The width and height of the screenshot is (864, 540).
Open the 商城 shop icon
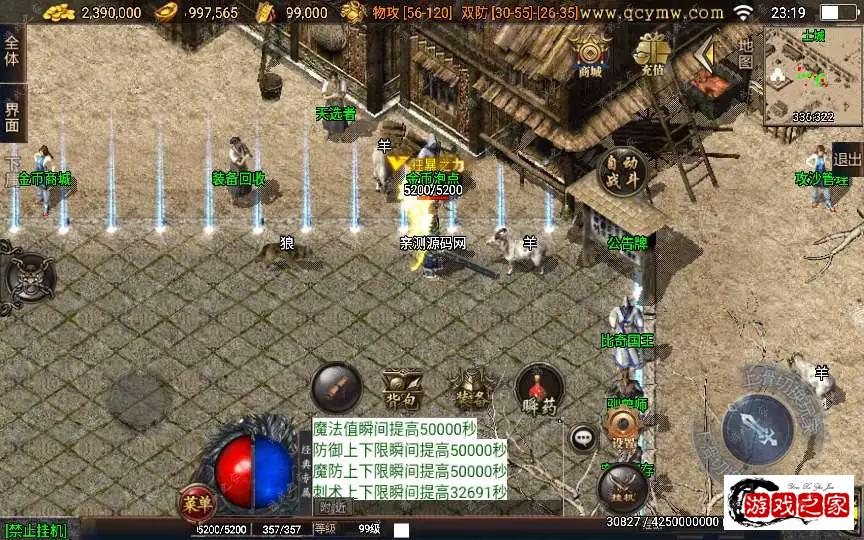click(590, 56)
